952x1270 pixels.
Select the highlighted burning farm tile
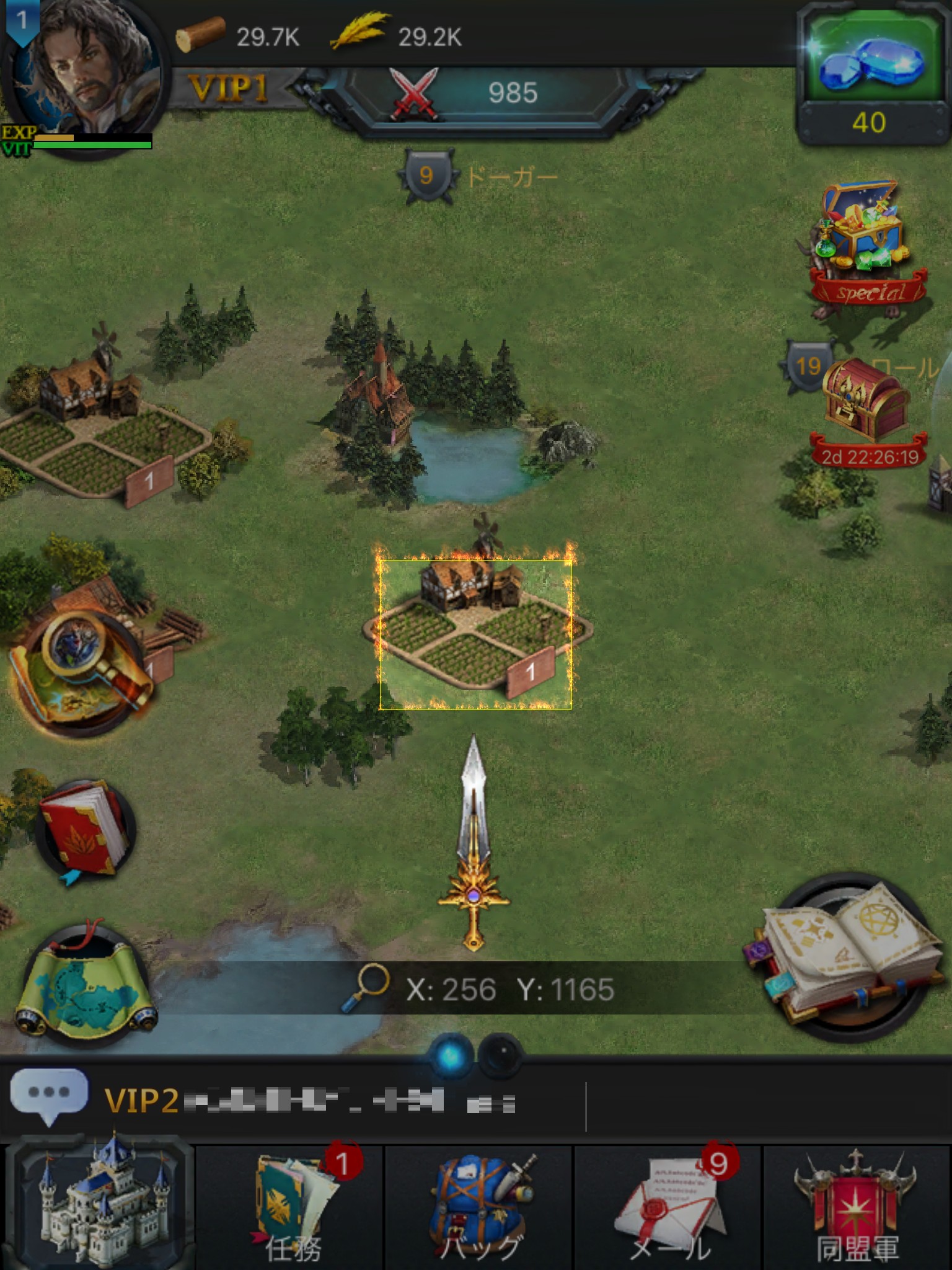tap(476, 633)
